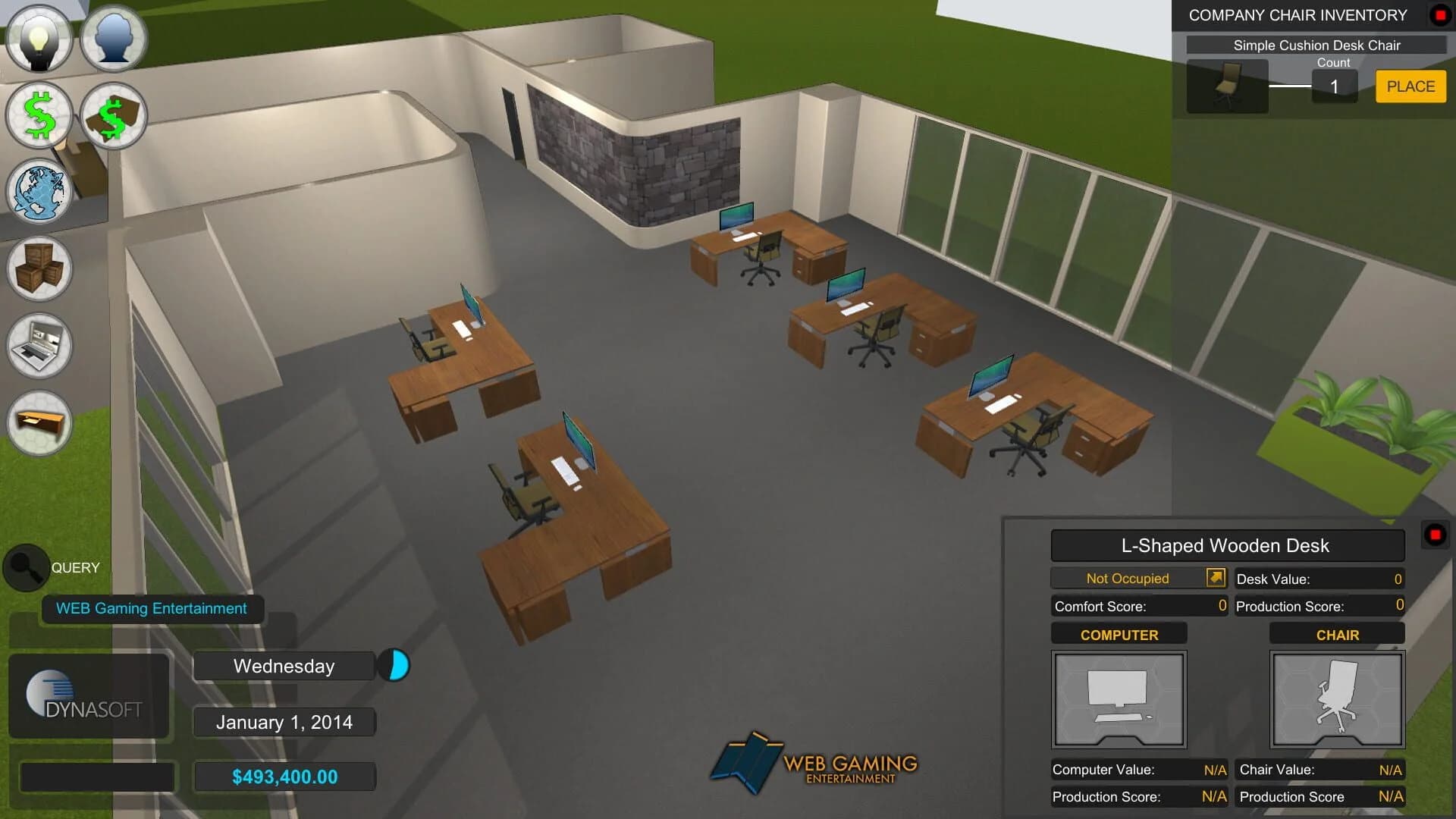Switch to the CHAIR tab
The width and height of the screenshot is (1456, 819).
pos(1337,634)
